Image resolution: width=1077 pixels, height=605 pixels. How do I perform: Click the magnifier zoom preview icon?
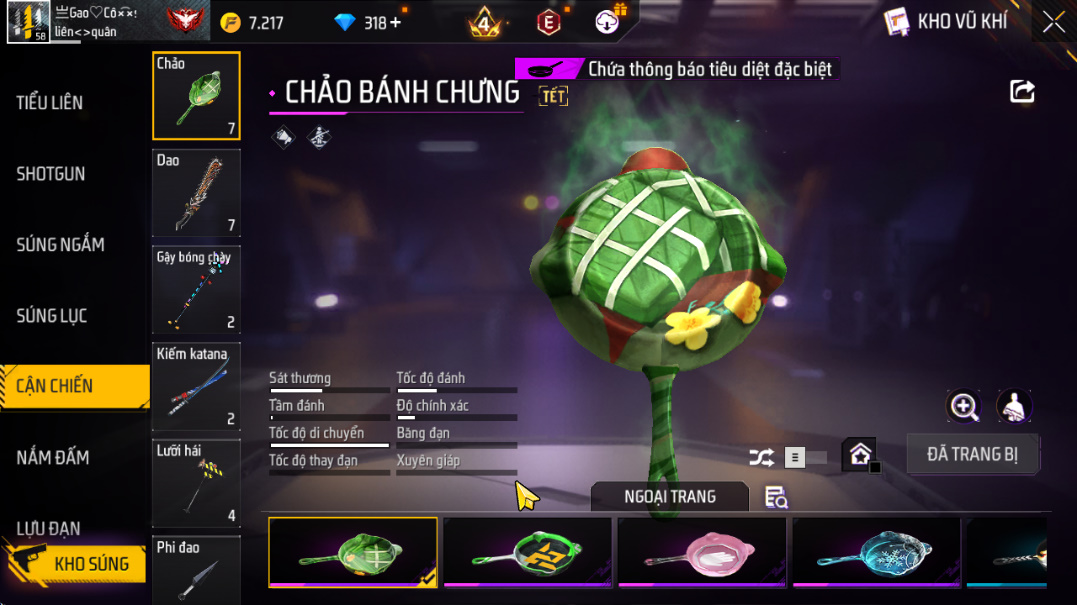coord(964,406)
